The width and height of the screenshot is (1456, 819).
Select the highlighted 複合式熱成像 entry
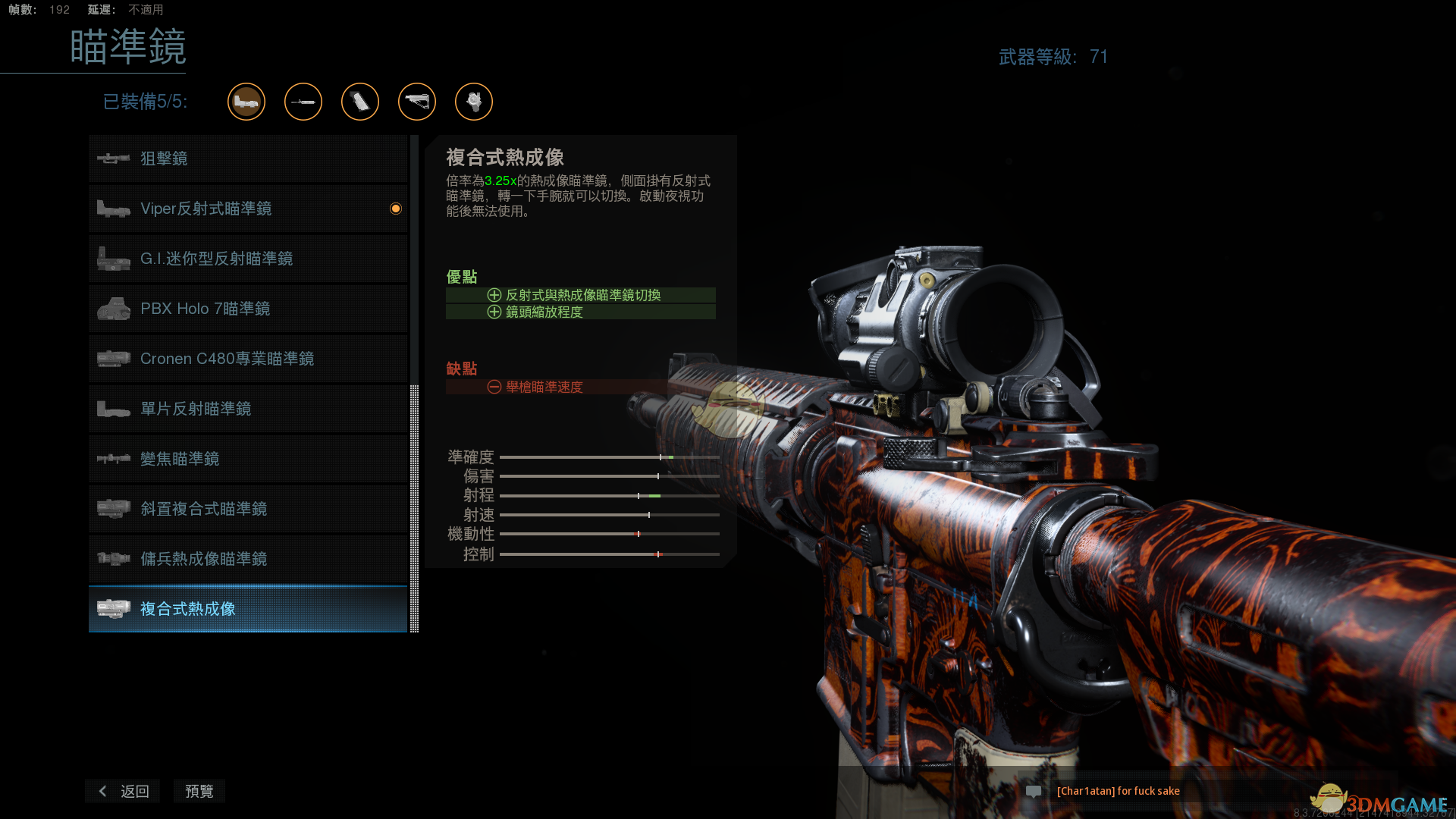(x=248, y=609)
